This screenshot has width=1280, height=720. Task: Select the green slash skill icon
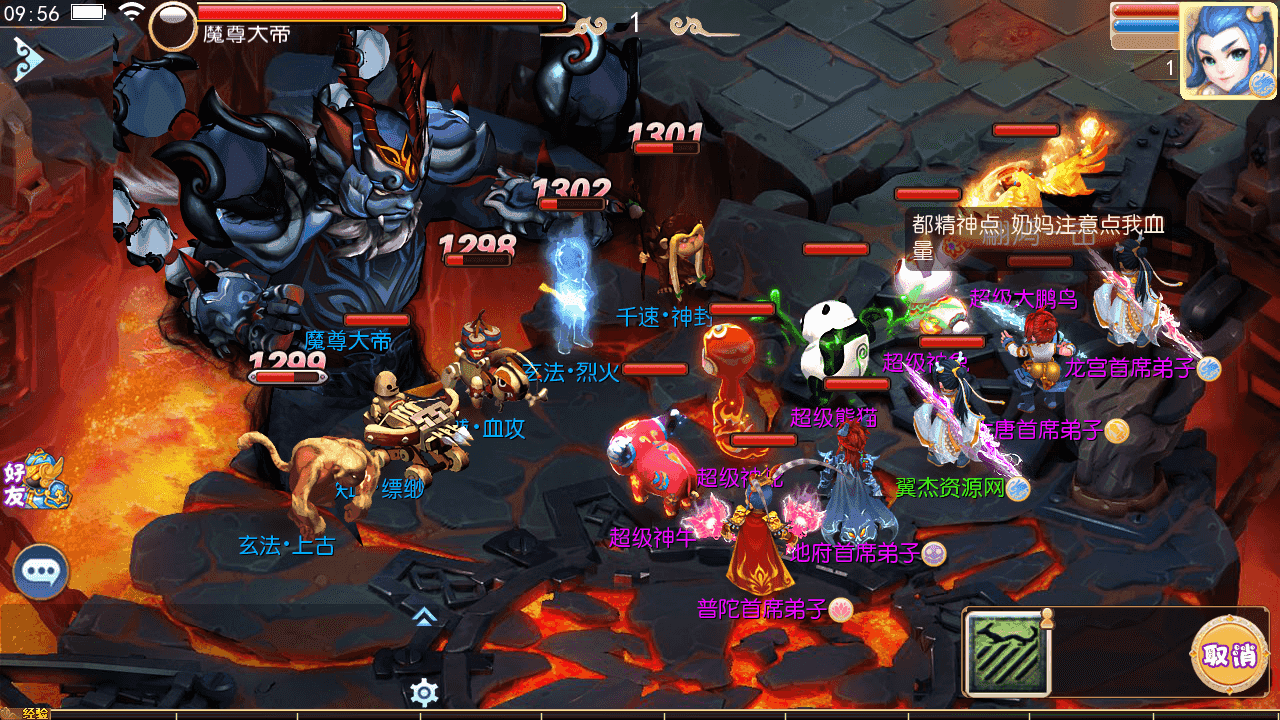coord(1007,653)
